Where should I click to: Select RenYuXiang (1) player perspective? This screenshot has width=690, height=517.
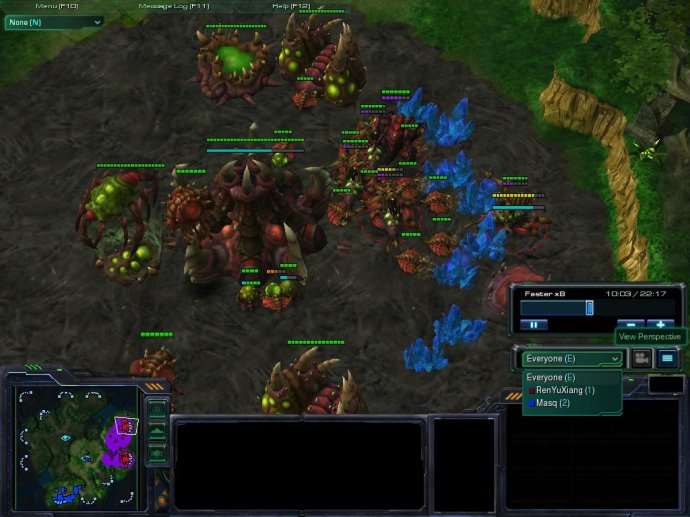pyautogui.click(x=565, y=390)
